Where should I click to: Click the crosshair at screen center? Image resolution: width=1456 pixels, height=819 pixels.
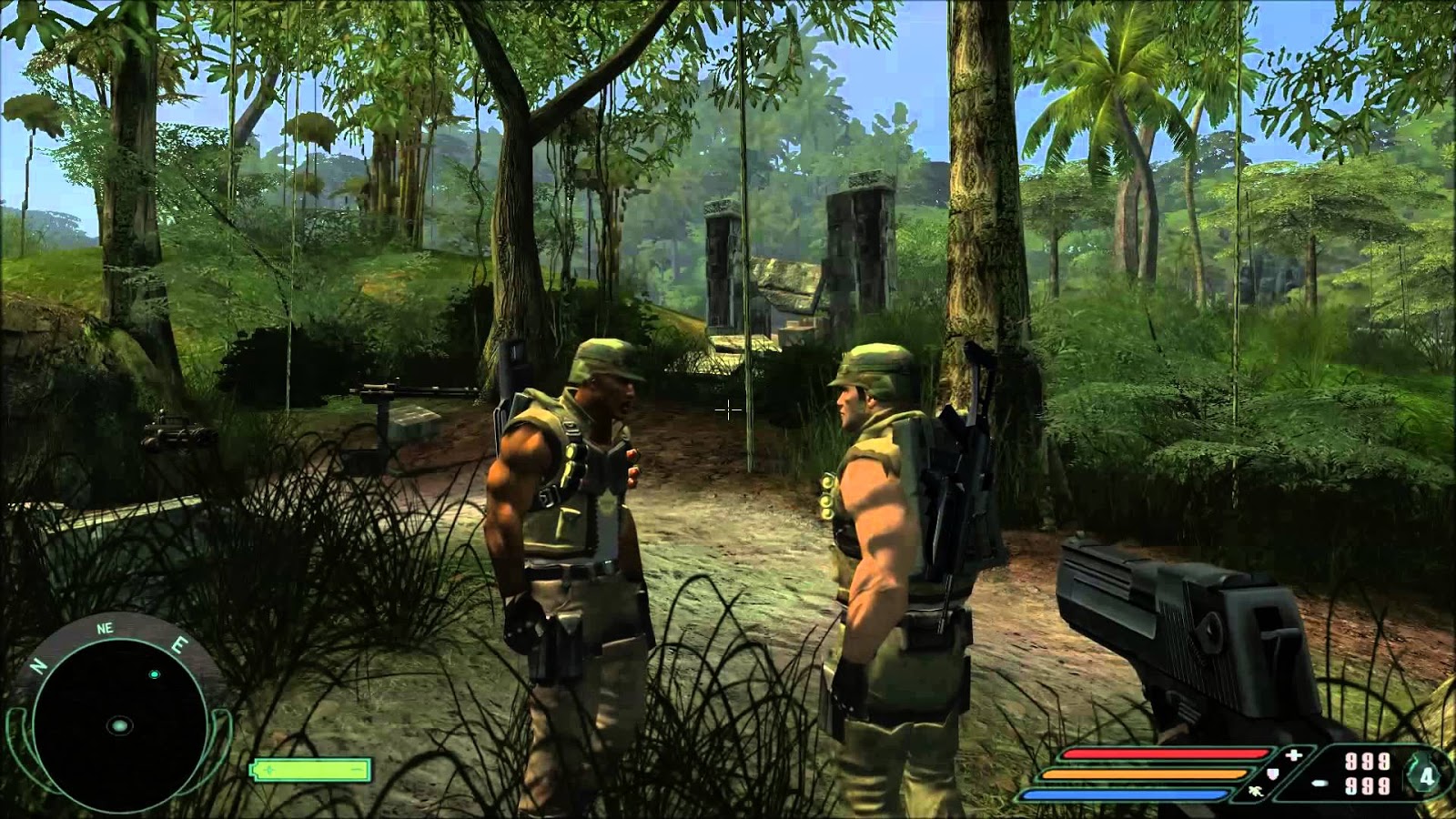tap(728, 411)
